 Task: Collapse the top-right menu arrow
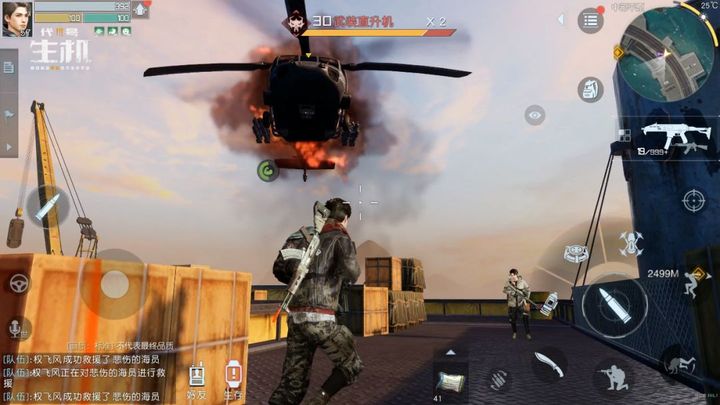(x=561, y=19)
